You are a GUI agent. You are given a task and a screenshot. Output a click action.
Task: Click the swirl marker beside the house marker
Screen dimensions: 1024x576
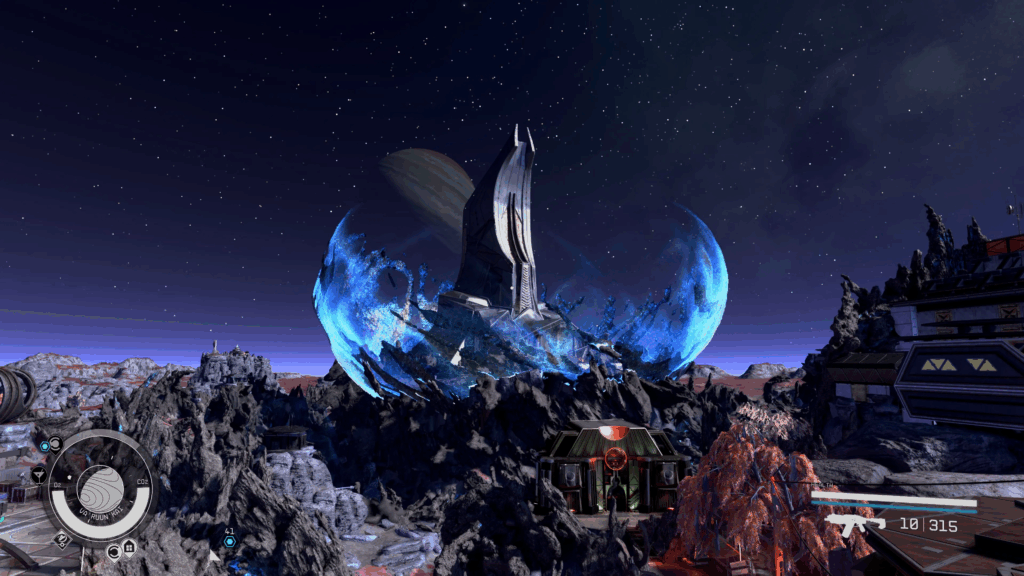coord(112,551)
